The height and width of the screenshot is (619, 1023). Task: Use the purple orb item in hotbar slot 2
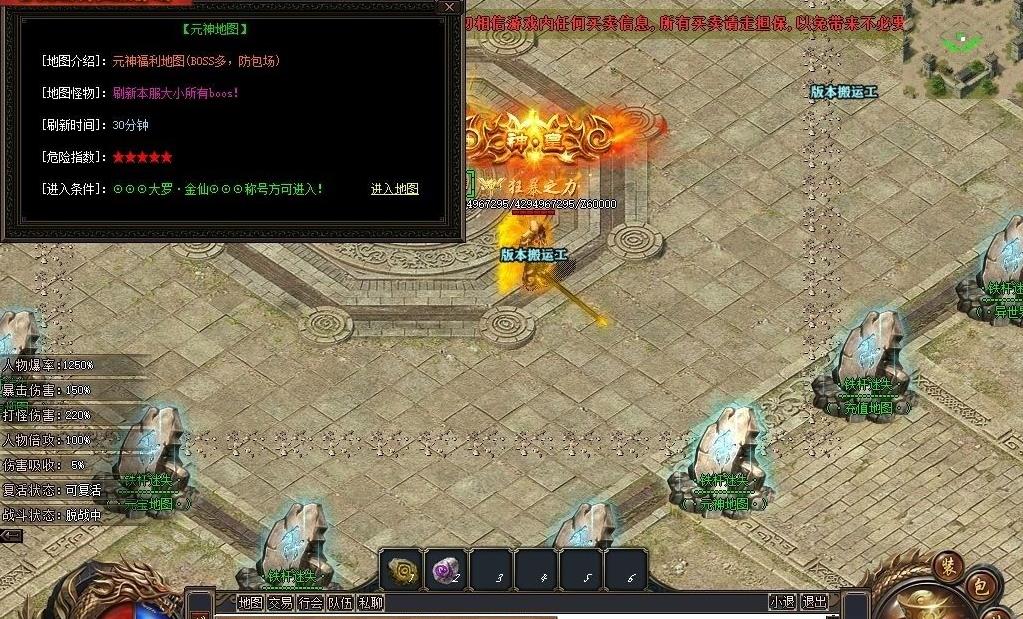pos(445,570)
